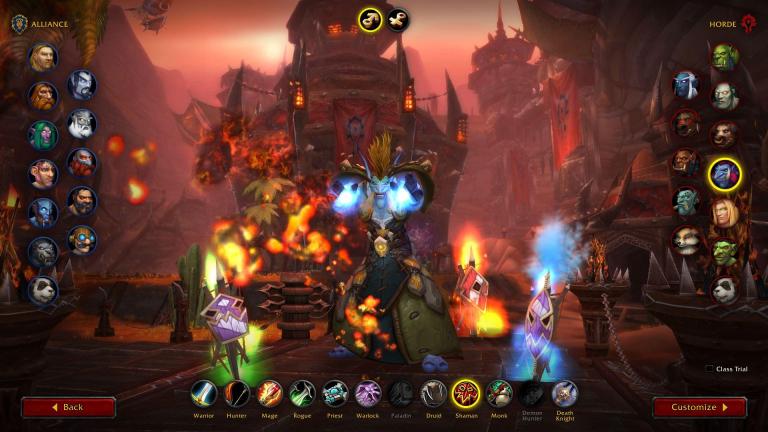Pick the Druid class
Viewport: 768px width, 432px height.
(433, 393)
